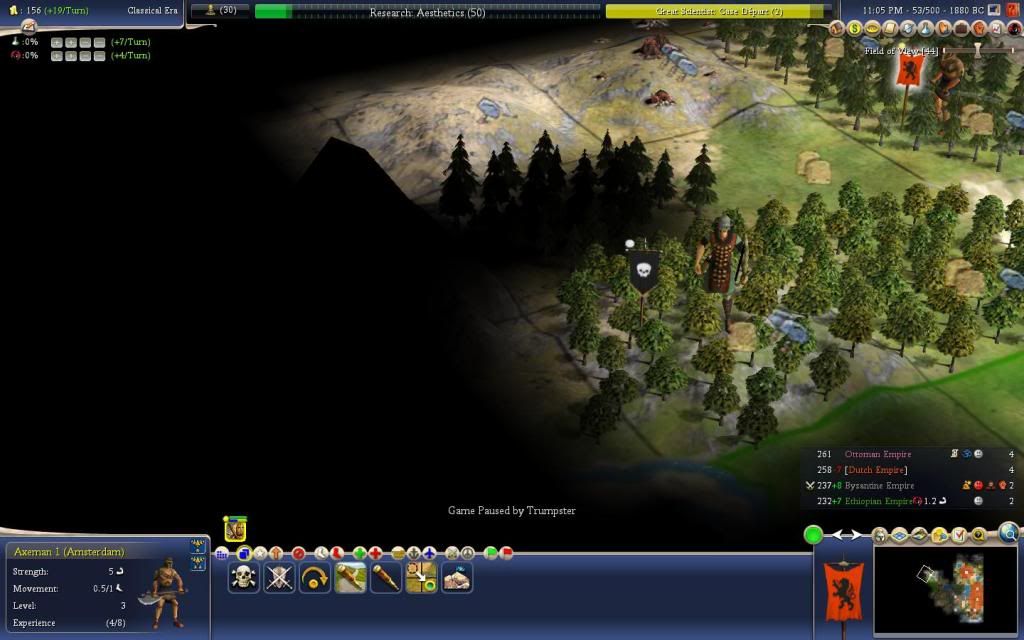Adjust the Field of View slider
Image resolution: width=1024 pixels, height=640 pixels.
(x=980, y=49)
